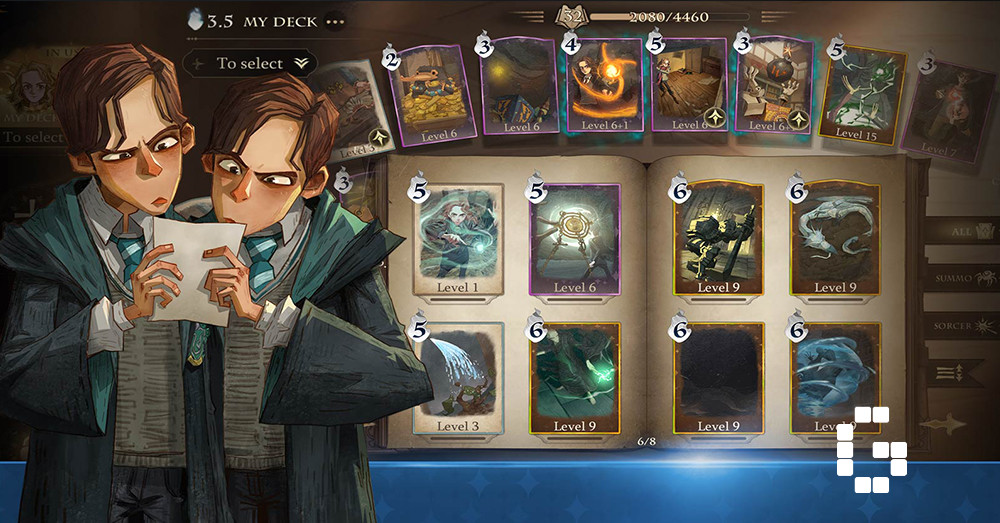Open the To select dropdown
The width and height of the screenshot is (1000, 523).
coord(250,63)
